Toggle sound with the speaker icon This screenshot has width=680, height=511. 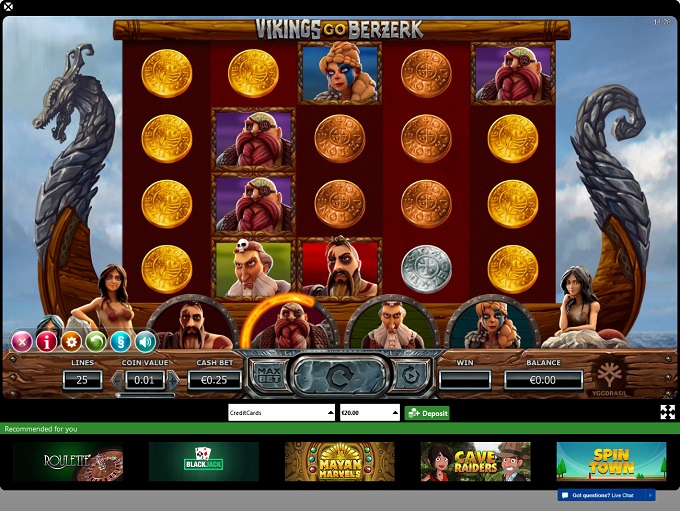[x=146, y=342]
